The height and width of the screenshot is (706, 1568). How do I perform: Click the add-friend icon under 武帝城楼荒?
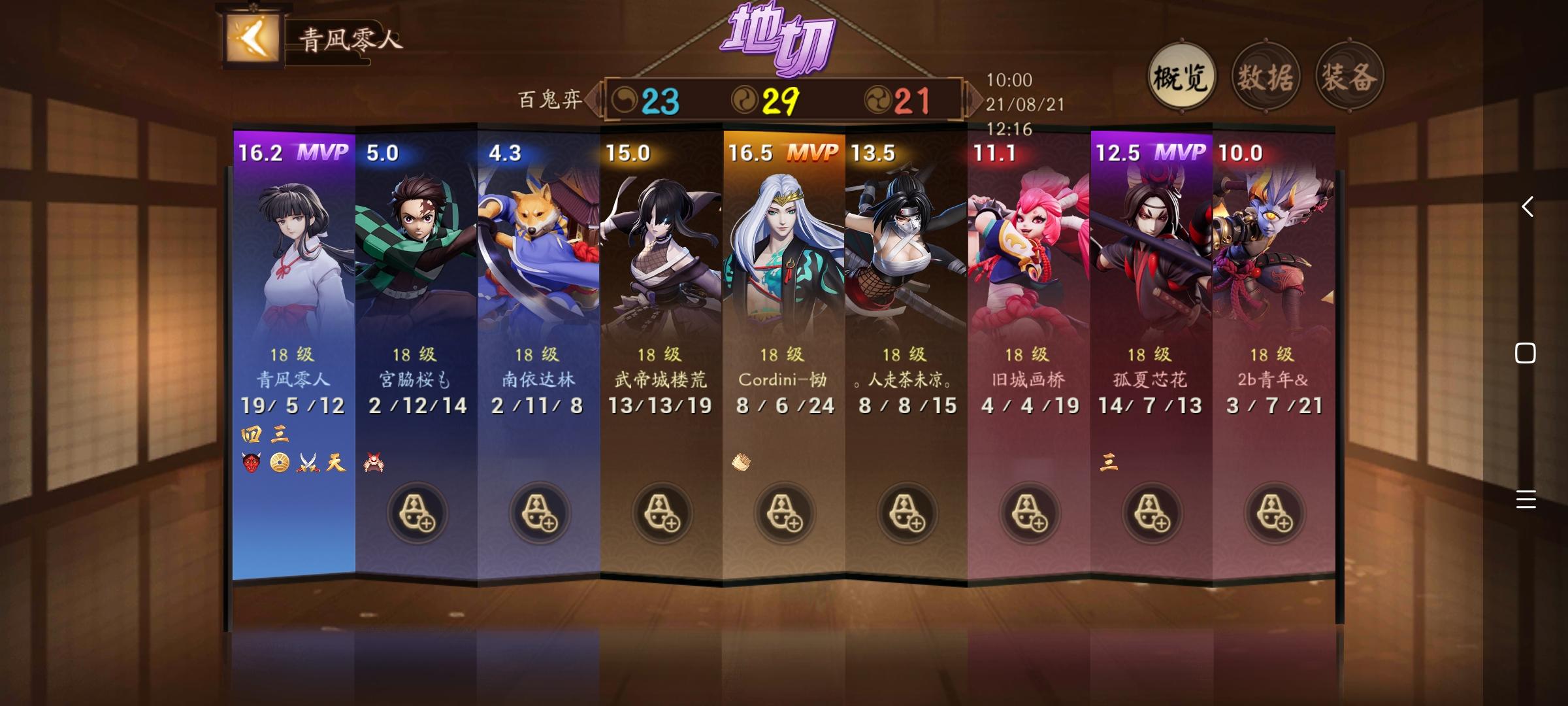662,514
